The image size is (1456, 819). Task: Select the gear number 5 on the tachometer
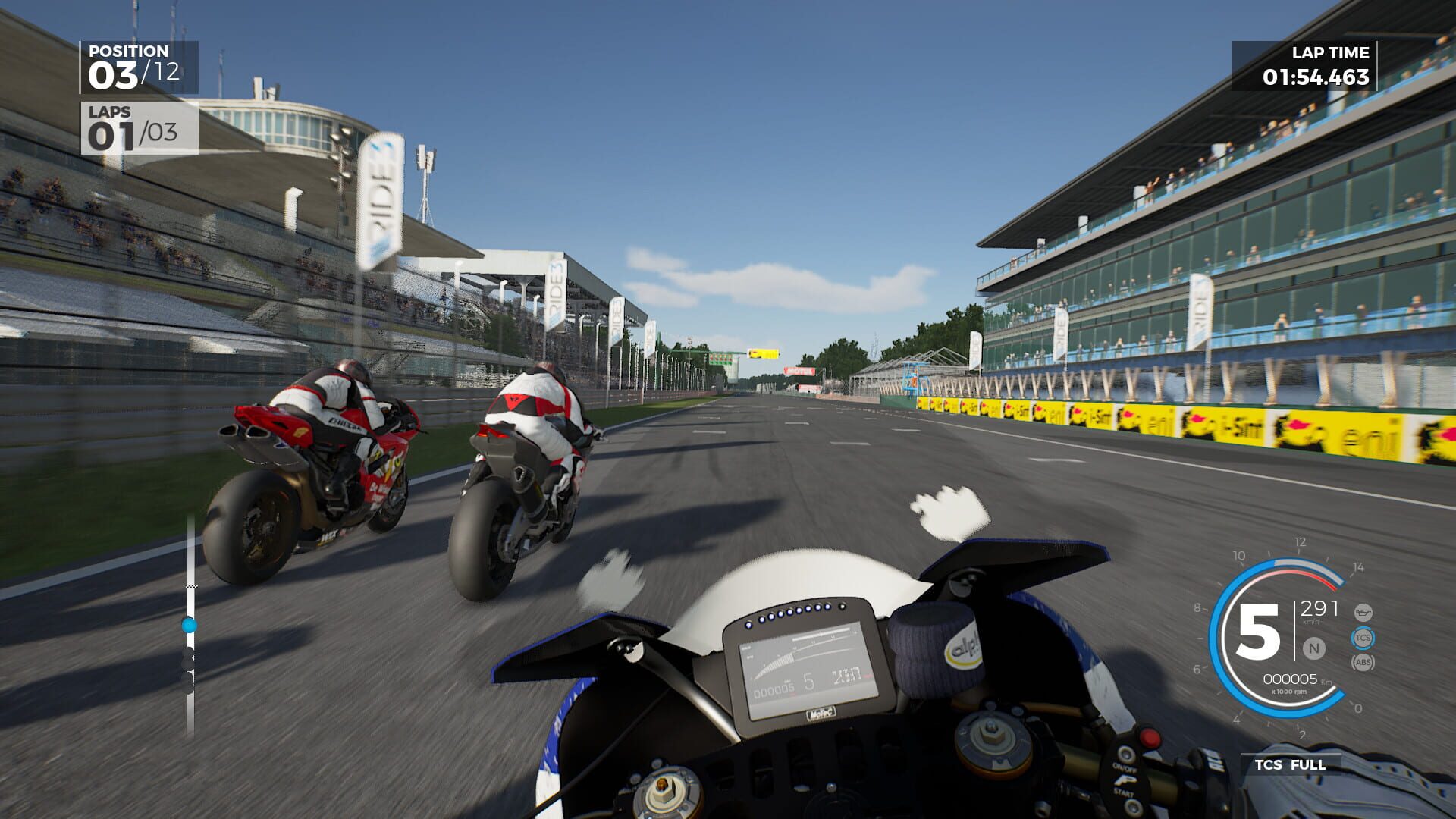(1258, 632)
